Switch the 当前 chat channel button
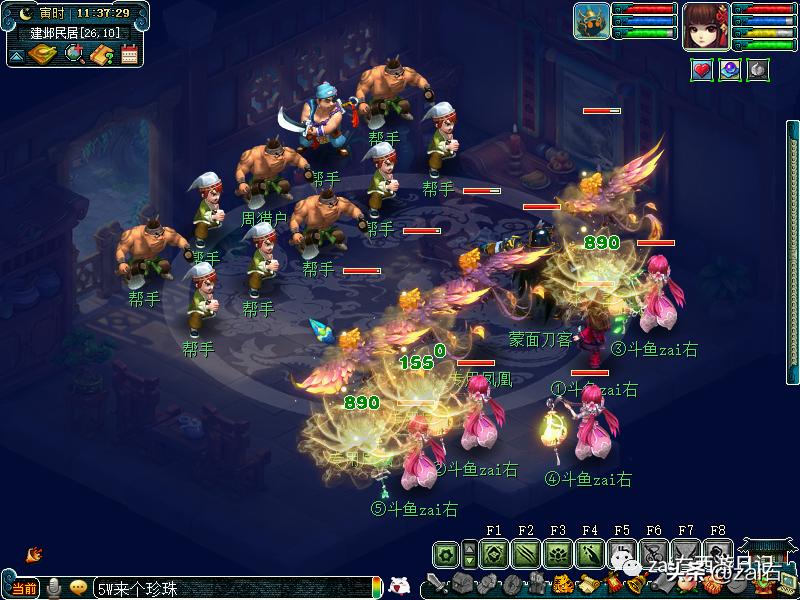 [x=24, y=588]
